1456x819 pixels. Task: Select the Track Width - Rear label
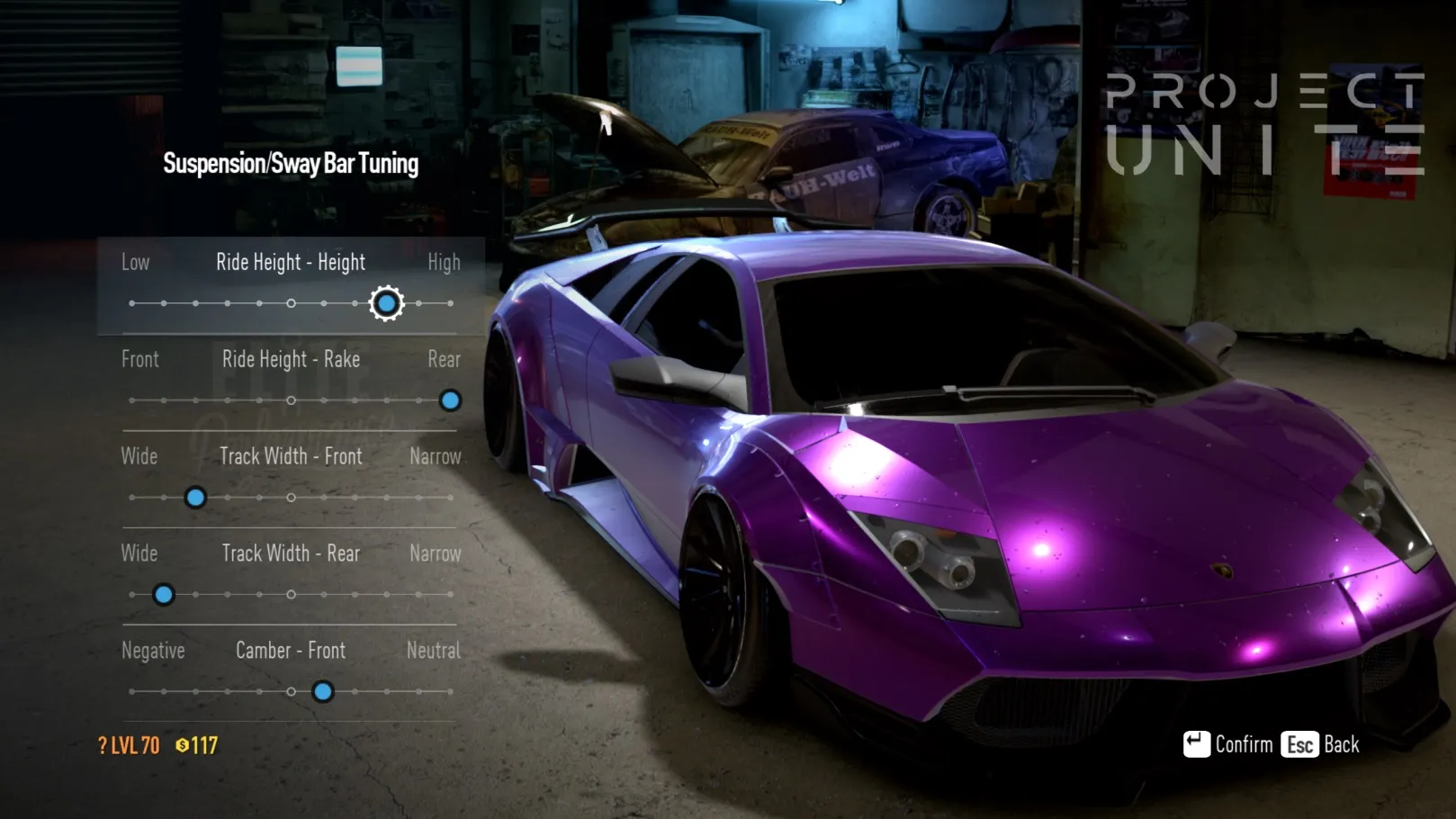point(291,553)
